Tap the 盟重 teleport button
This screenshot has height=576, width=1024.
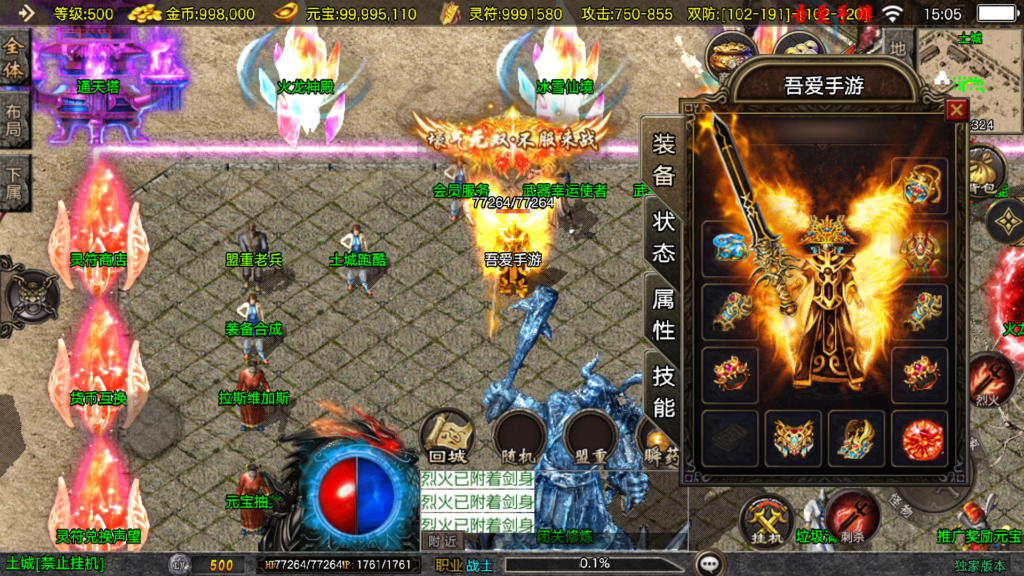[x=594, y=436]
